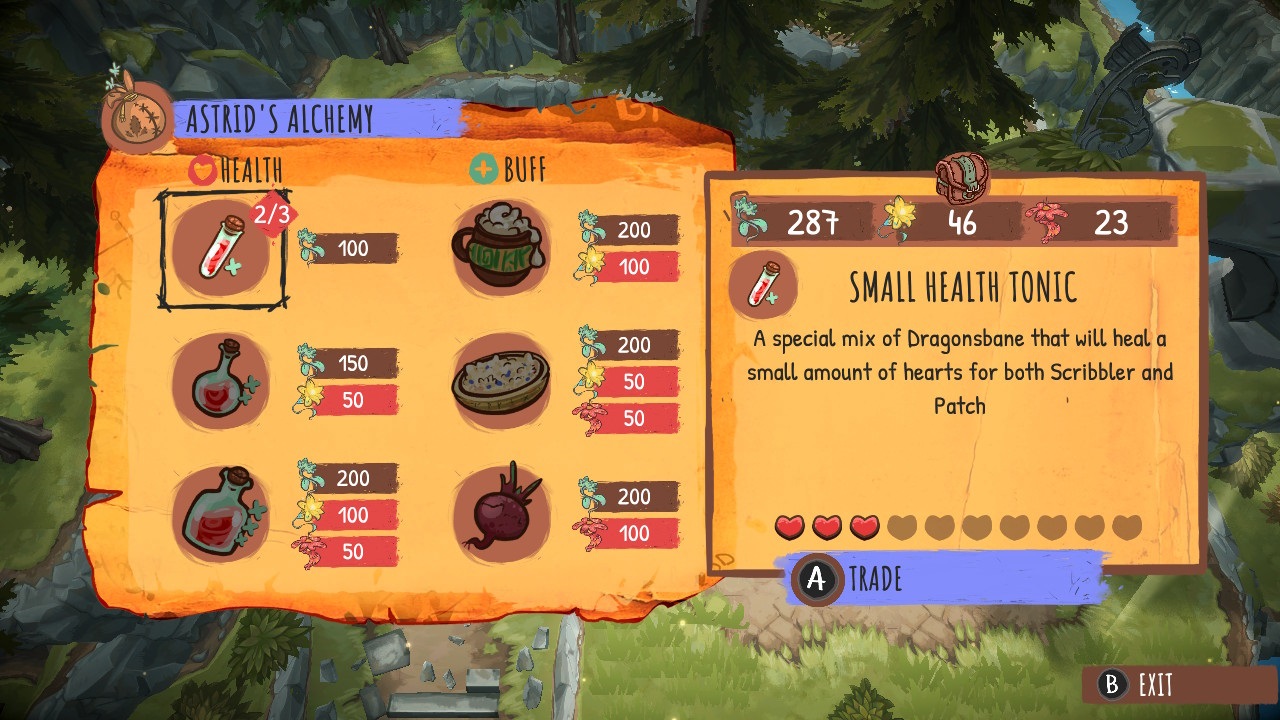Pick the green frothy mug buff

[500, 248]
